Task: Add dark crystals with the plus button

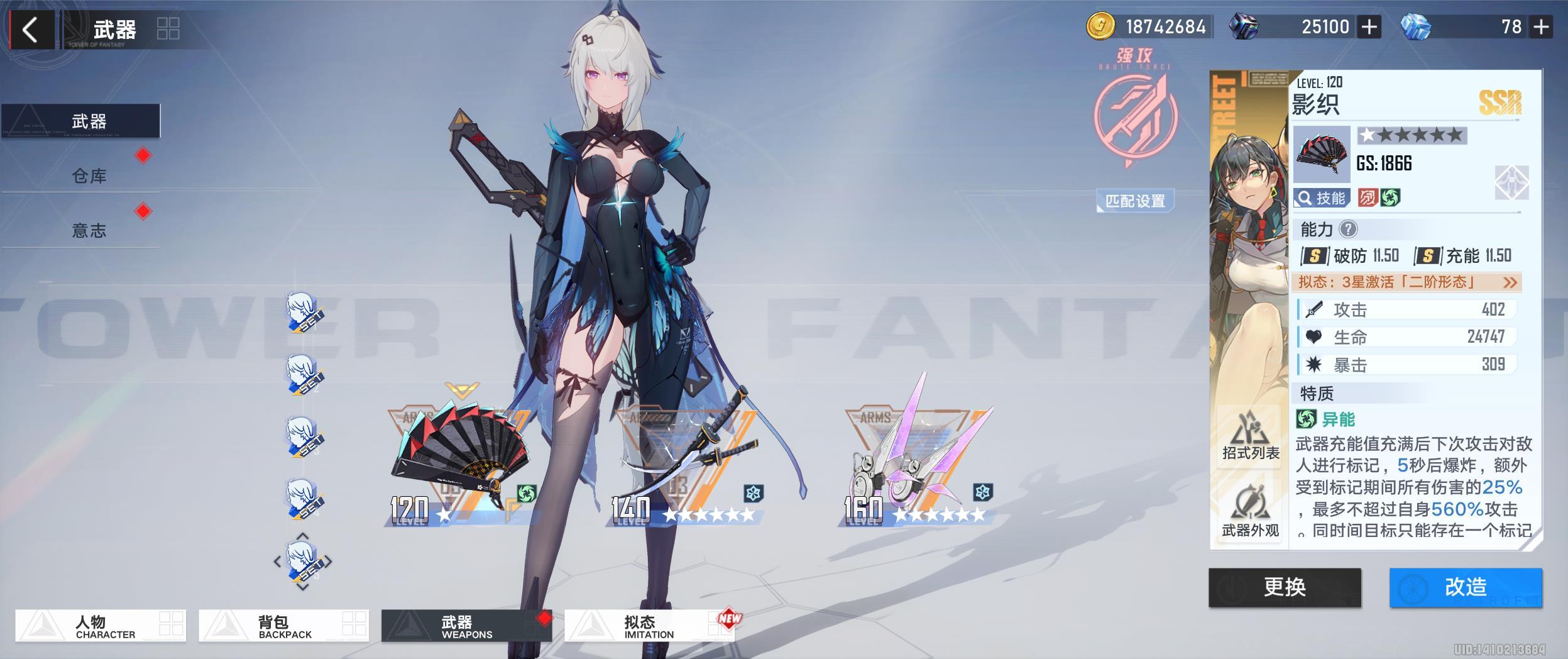Action: pos(1369,27)
